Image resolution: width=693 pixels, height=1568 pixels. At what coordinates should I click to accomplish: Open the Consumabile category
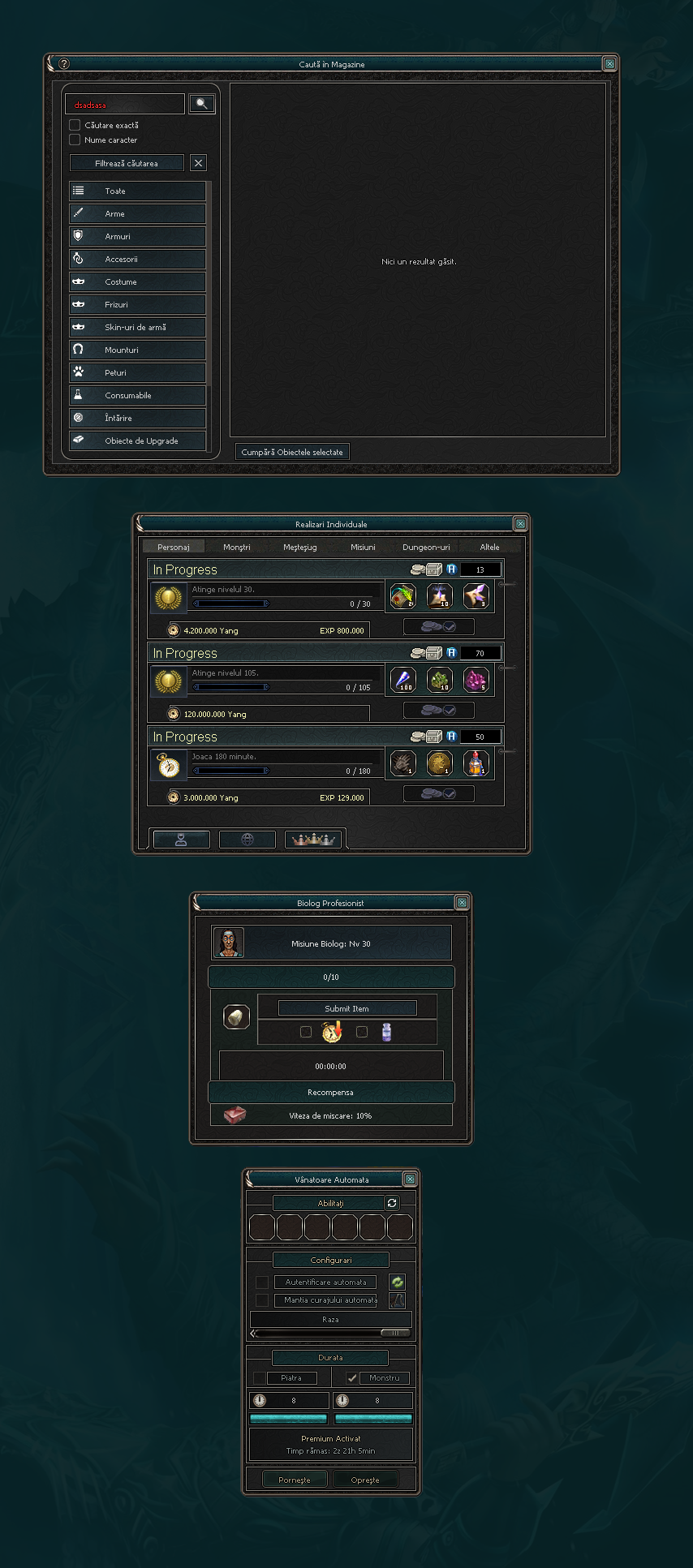coord(137,395)
